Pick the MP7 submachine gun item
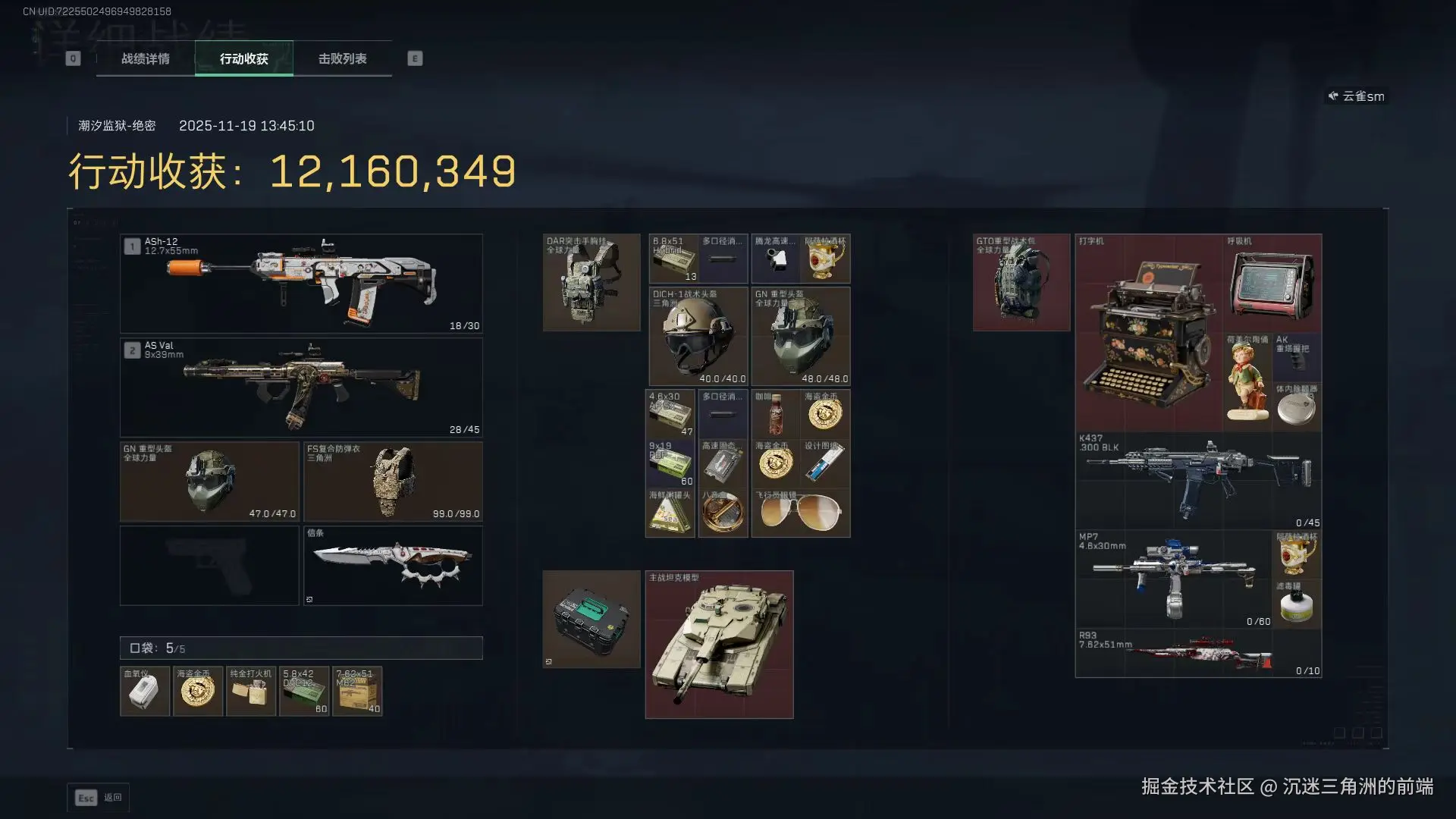 [1174, 579]
